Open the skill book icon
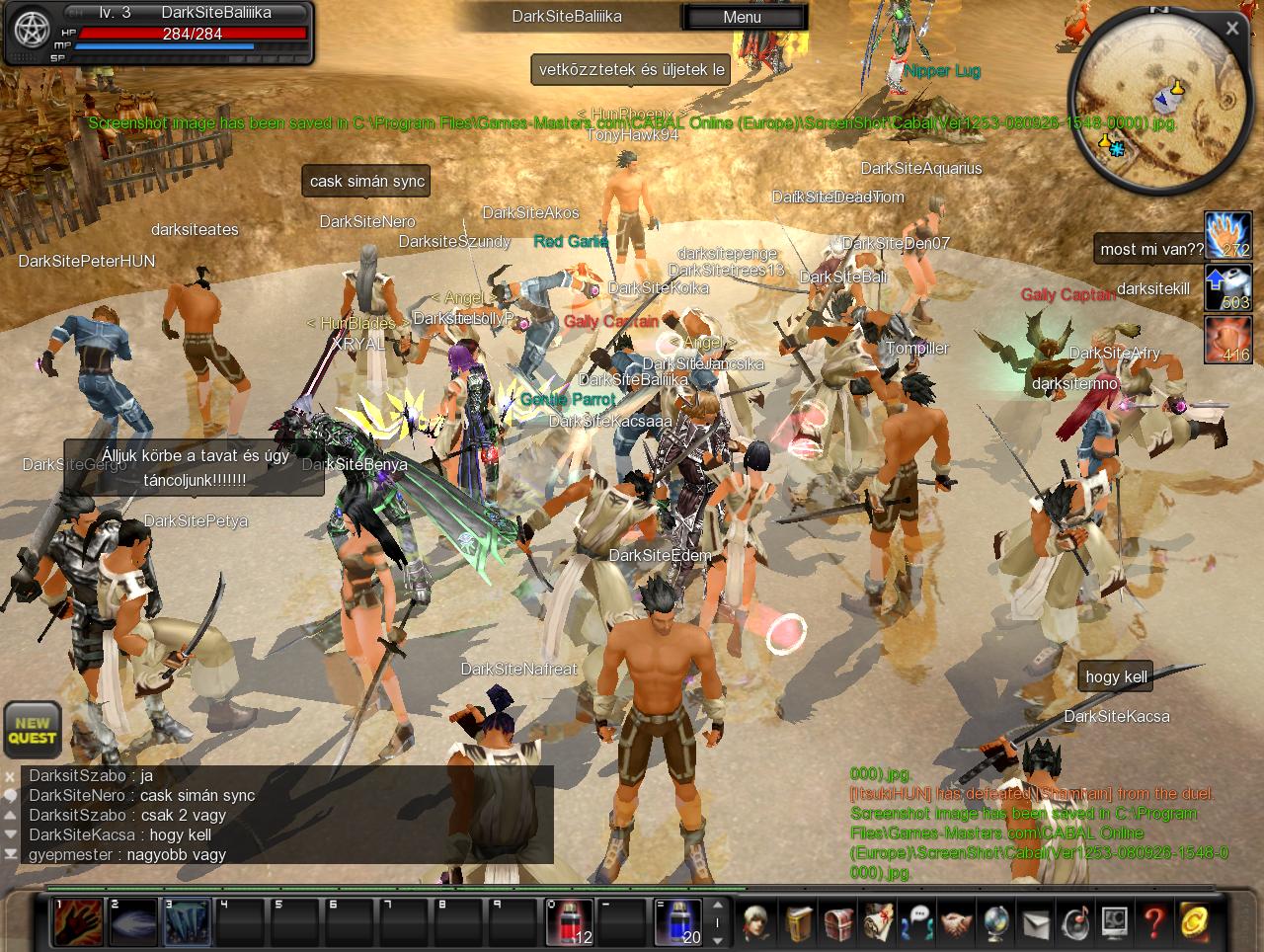 (799, 923)
